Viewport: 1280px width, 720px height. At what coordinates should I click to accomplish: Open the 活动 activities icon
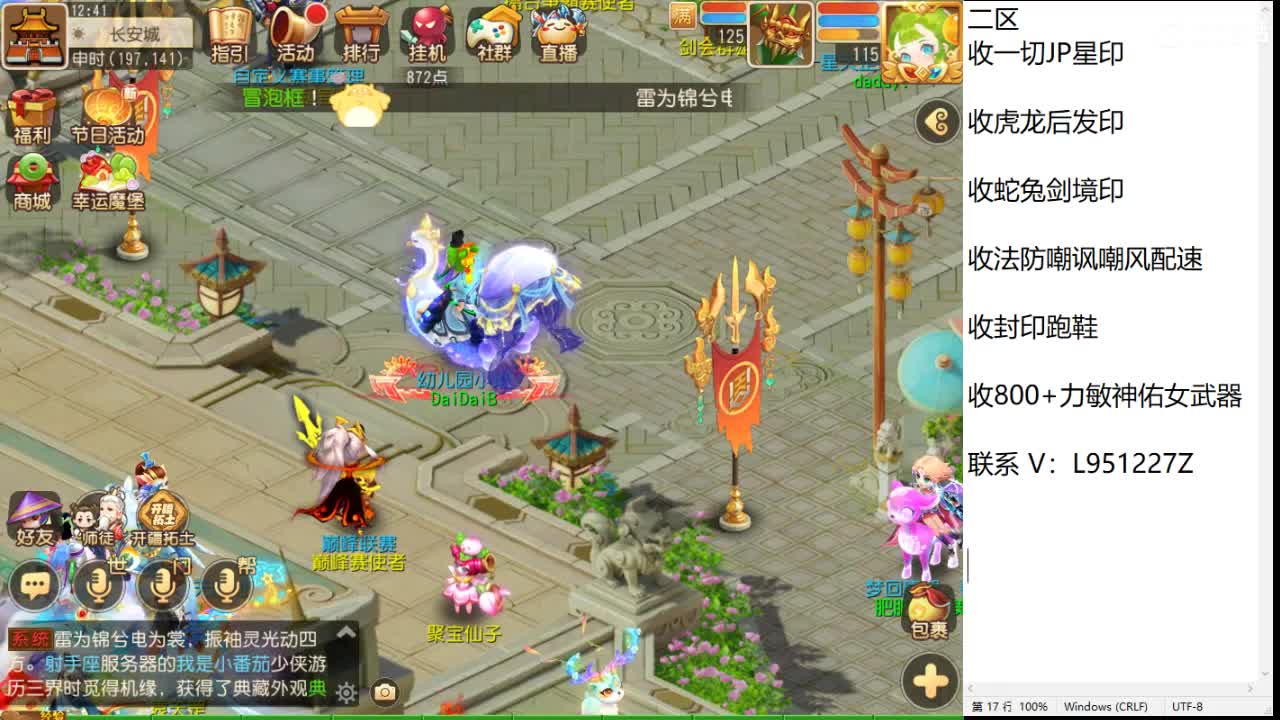coord(296,32)
